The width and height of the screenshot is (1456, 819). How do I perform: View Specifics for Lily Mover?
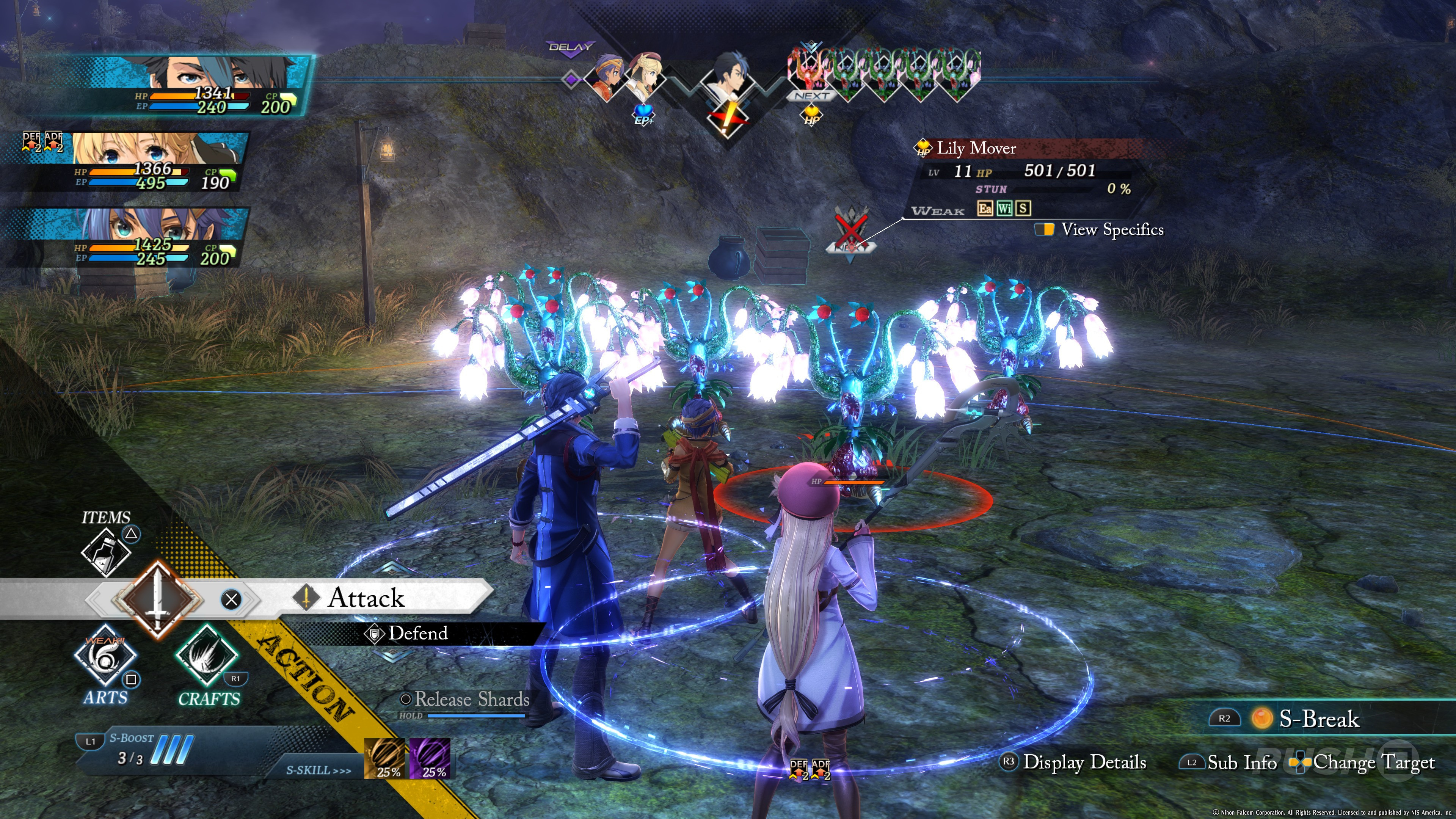click(x=1111, y=229)
